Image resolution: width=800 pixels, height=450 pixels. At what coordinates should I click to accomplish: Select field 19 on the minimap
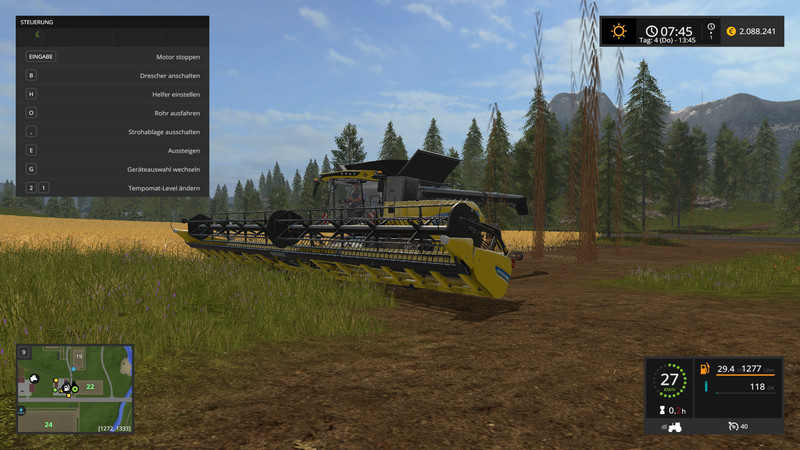coord(79,356)
